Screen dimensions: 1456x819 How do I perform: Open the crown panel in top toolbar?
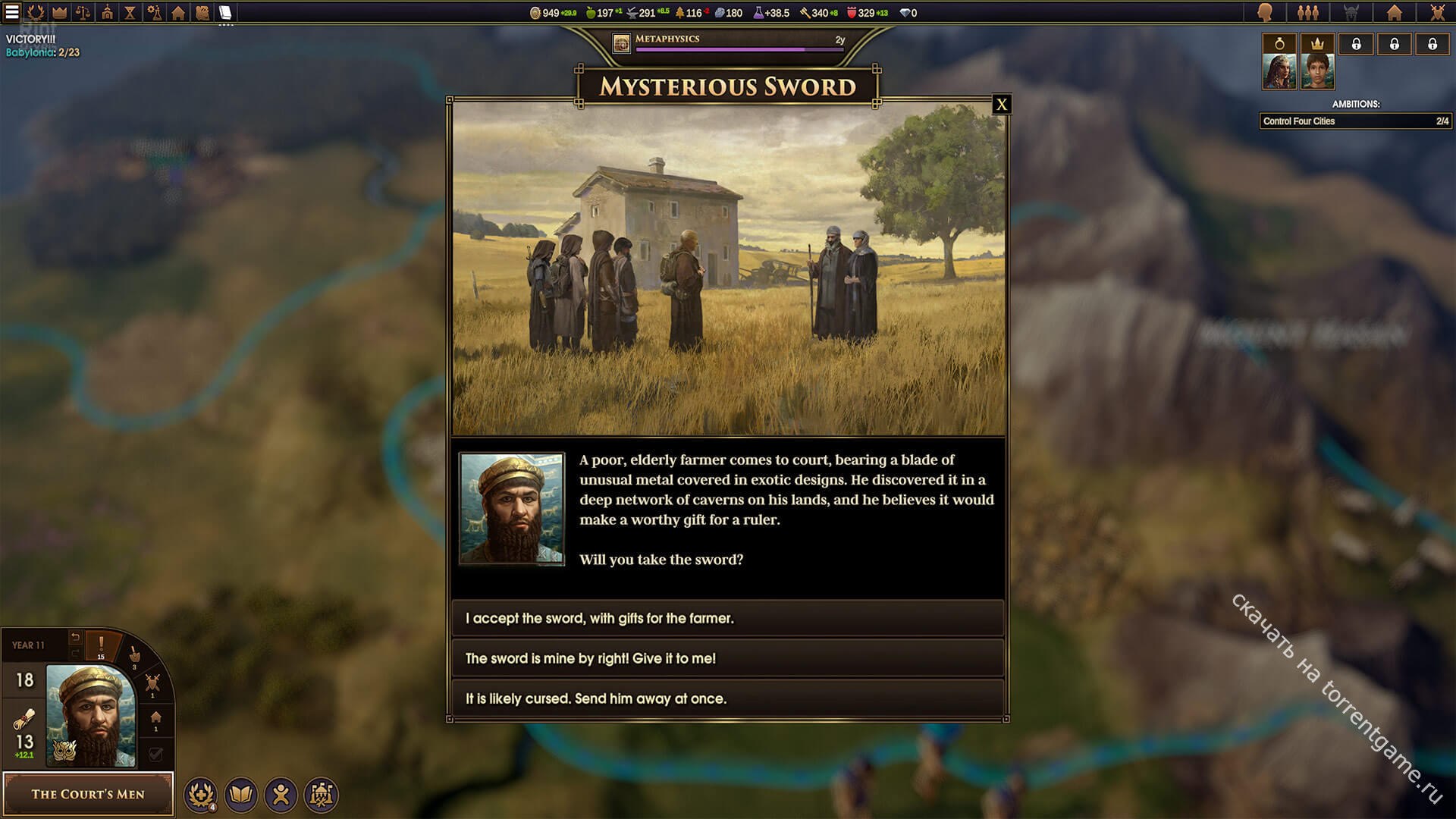pos(59,12)
